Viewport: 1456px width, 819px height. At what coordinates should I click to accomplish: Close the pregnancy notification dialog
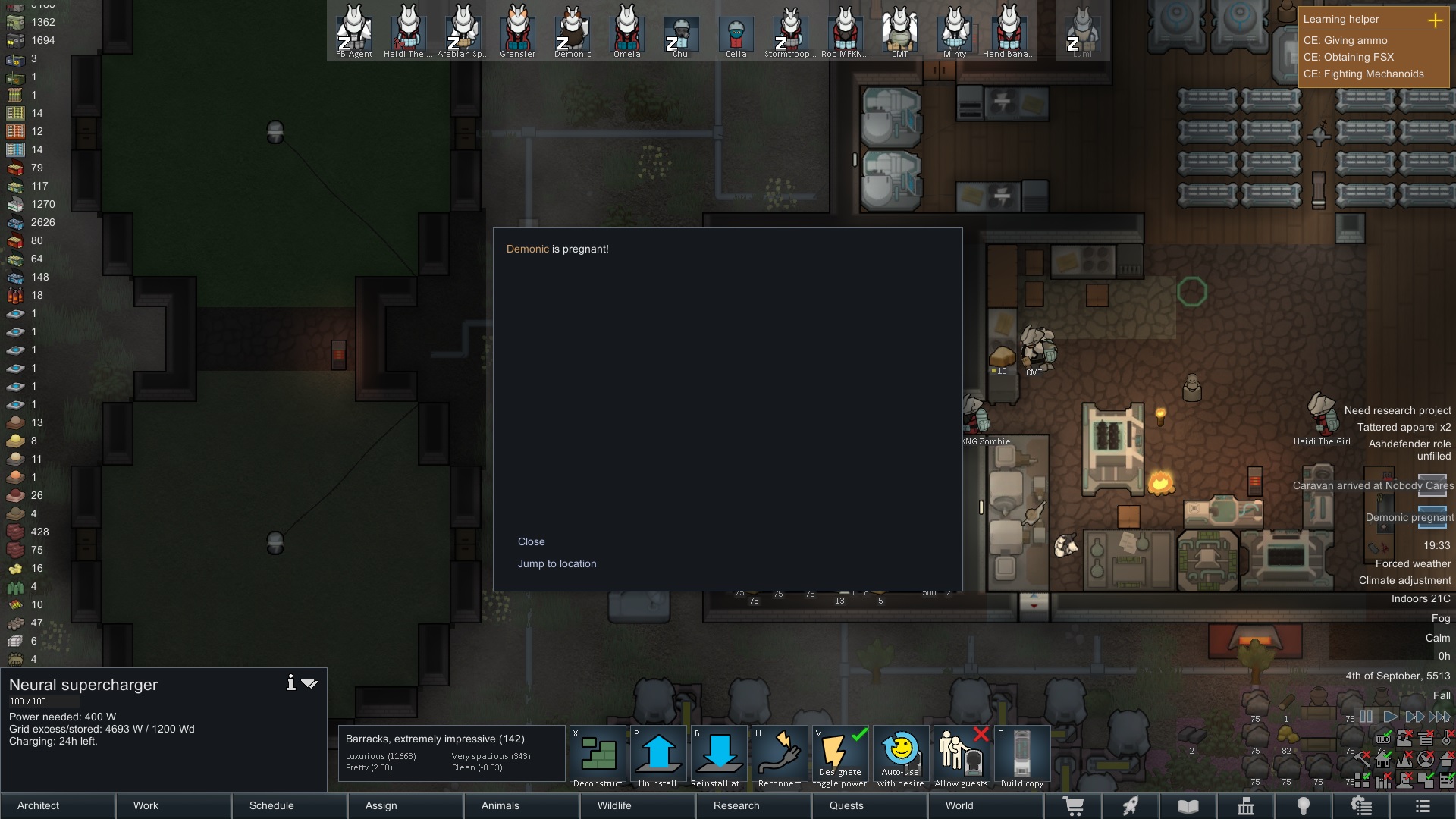tap(531, 541)
